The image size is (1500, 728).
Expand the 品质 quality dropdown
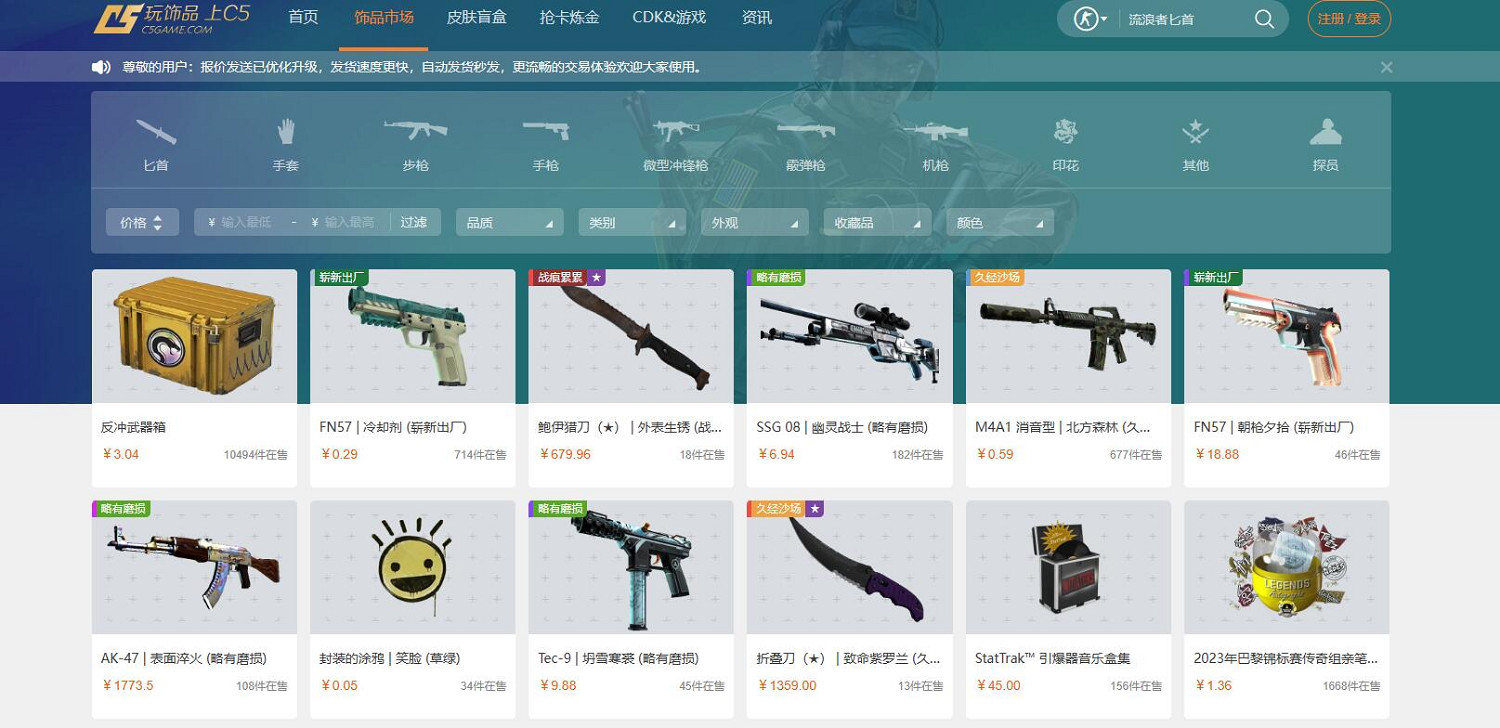pyautogui.click(x=509, y=222)
